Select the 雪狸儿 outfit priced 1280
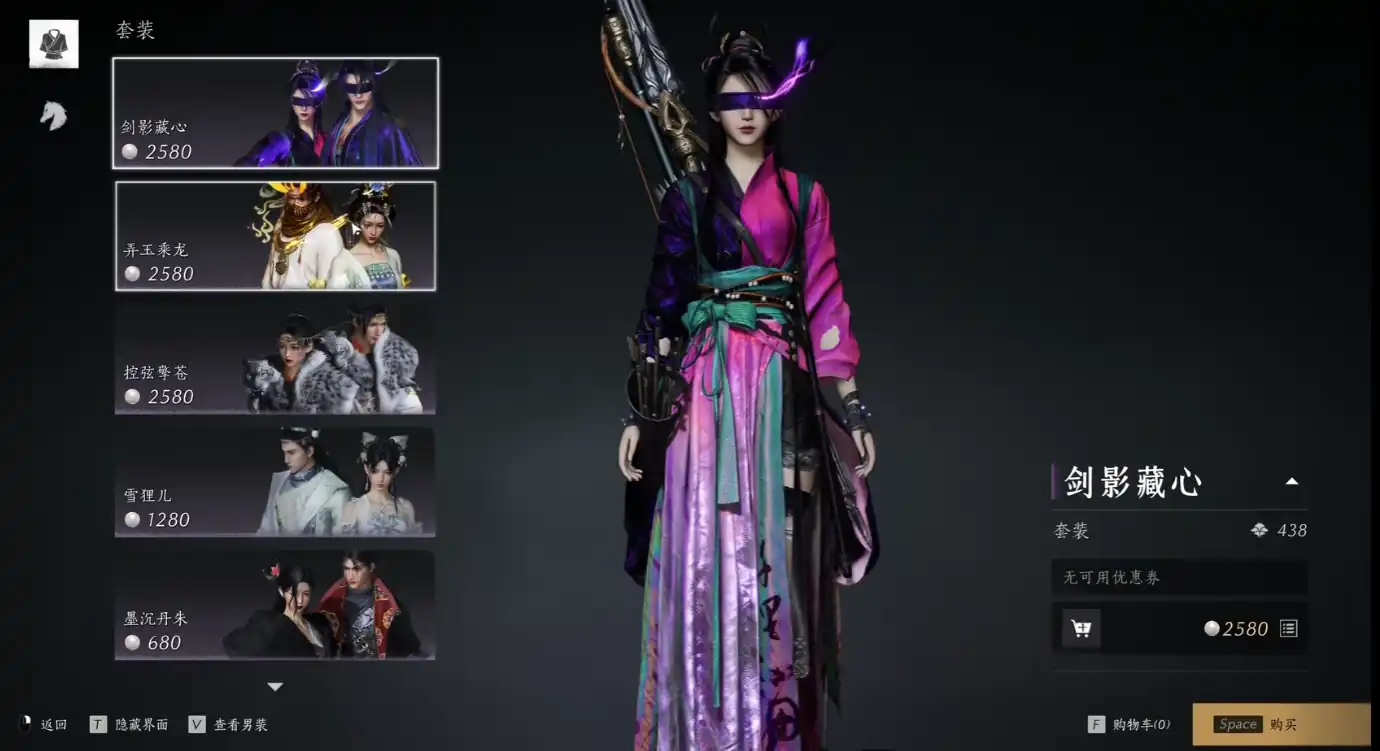This screenshot has width=1380, height=751. click(x=275, y=481)
